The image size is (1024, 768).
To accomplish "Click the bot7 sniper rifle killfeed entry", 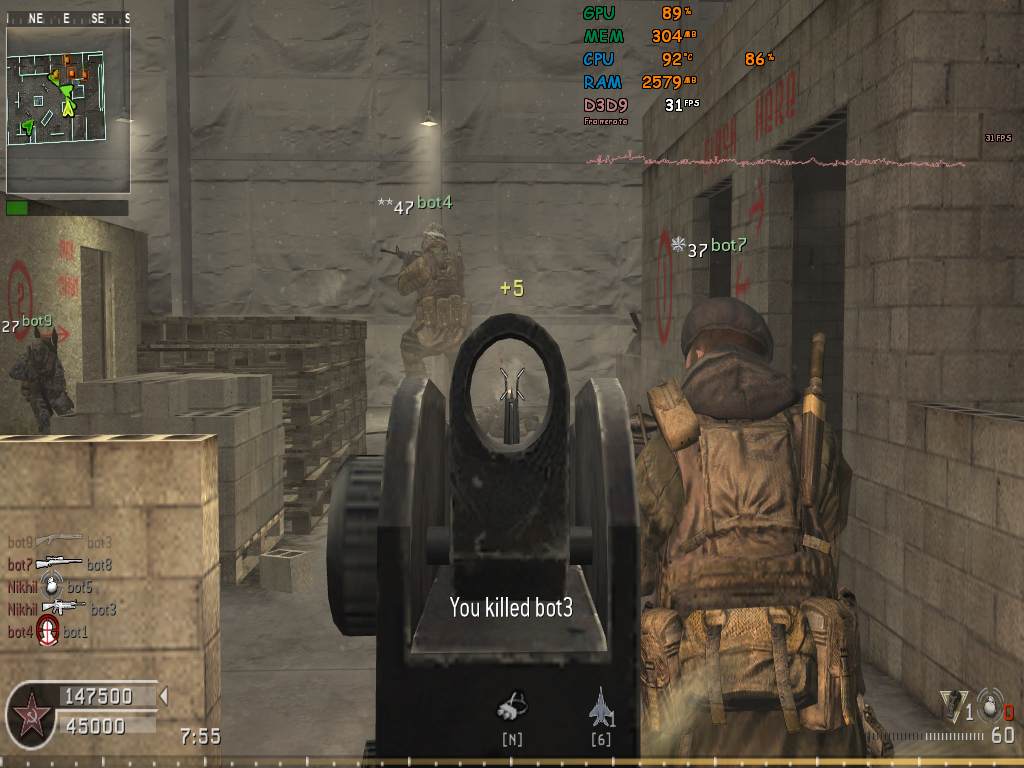I will pos(59,565).
